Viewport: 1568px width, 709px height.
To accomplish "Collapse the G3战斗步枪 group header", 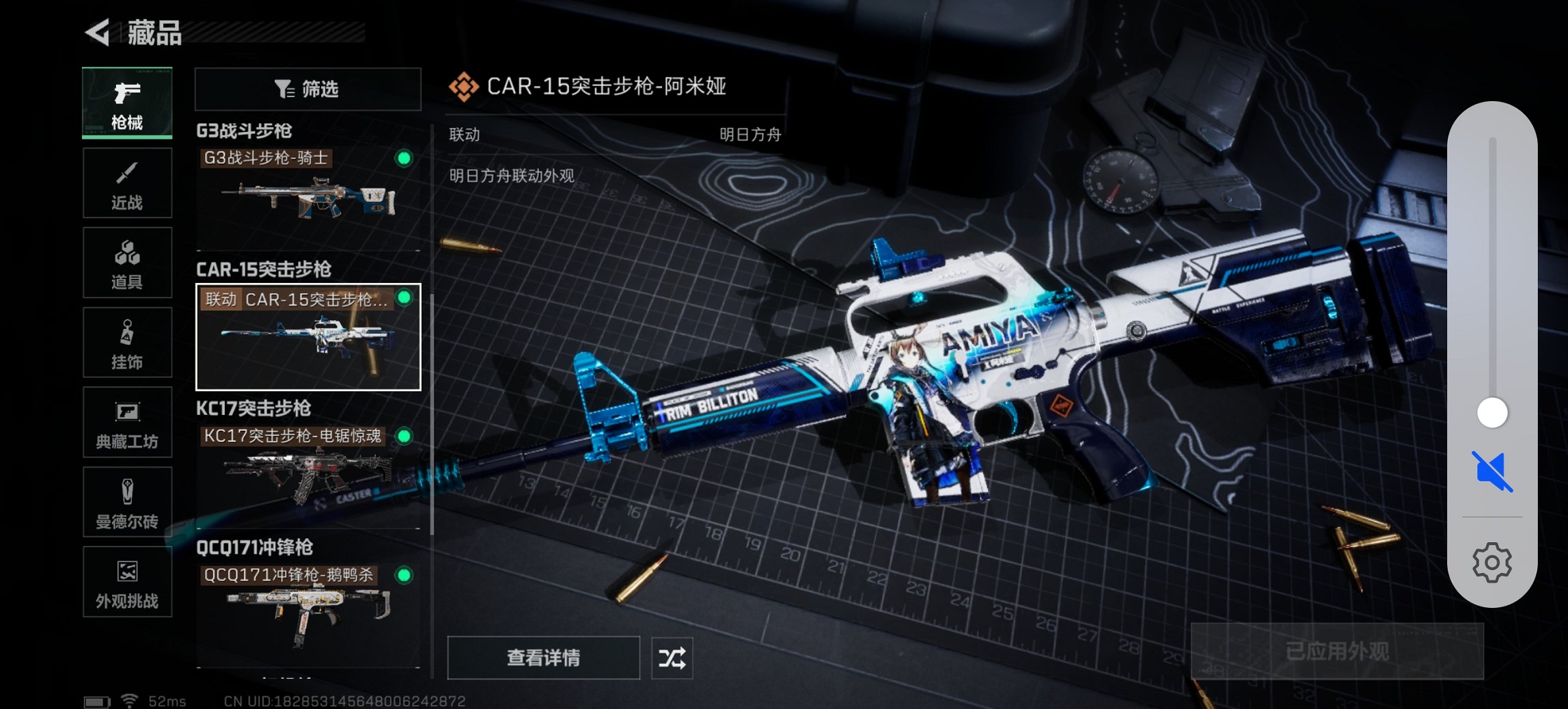I will click(243, 131).
